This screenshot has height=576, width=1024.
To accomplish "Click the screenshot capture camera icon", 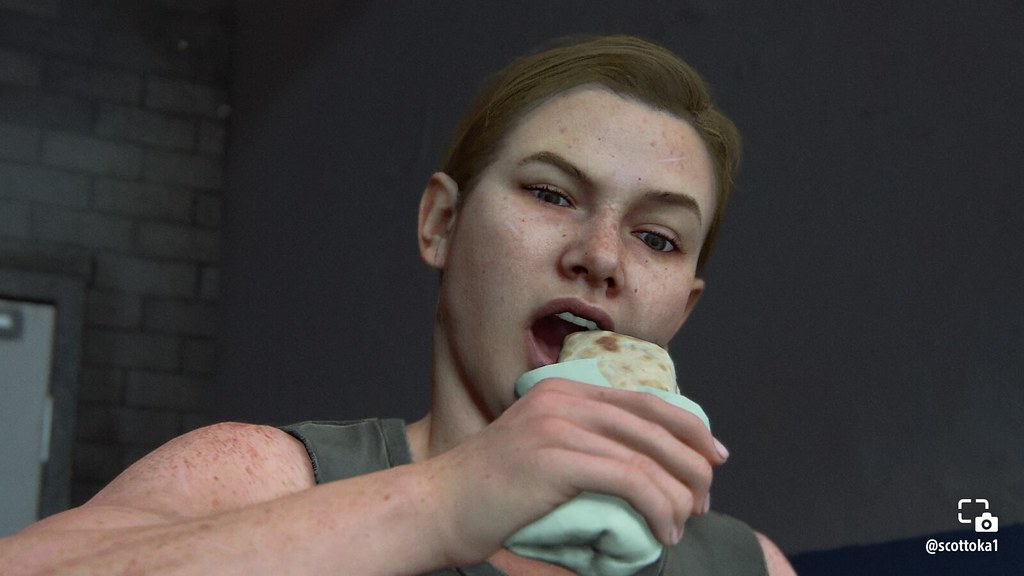I will tap(975, 515).
